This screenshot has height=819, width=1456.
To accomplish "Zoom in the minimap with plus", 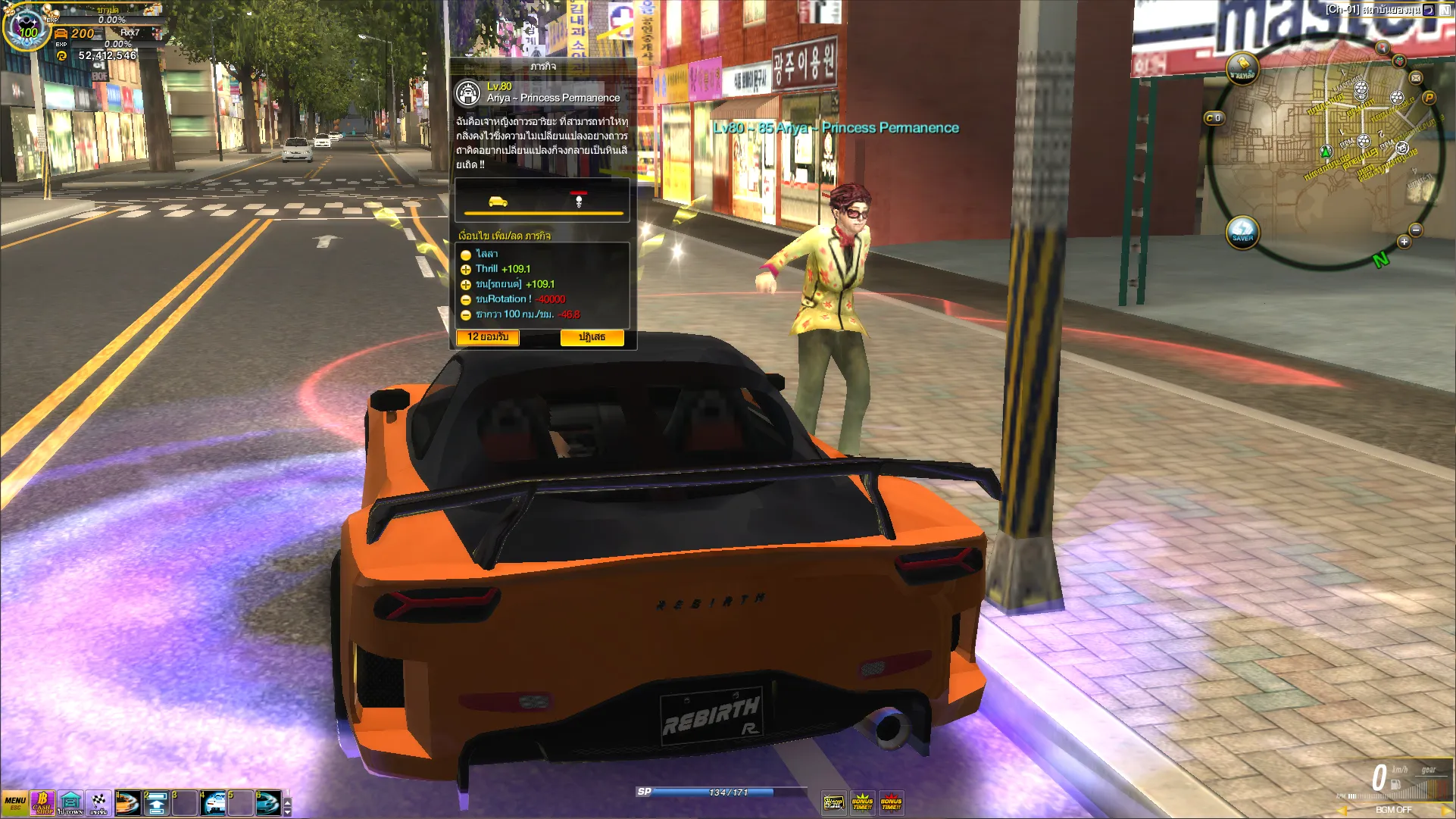I will pyautogui.click(x=1404, y=242).
